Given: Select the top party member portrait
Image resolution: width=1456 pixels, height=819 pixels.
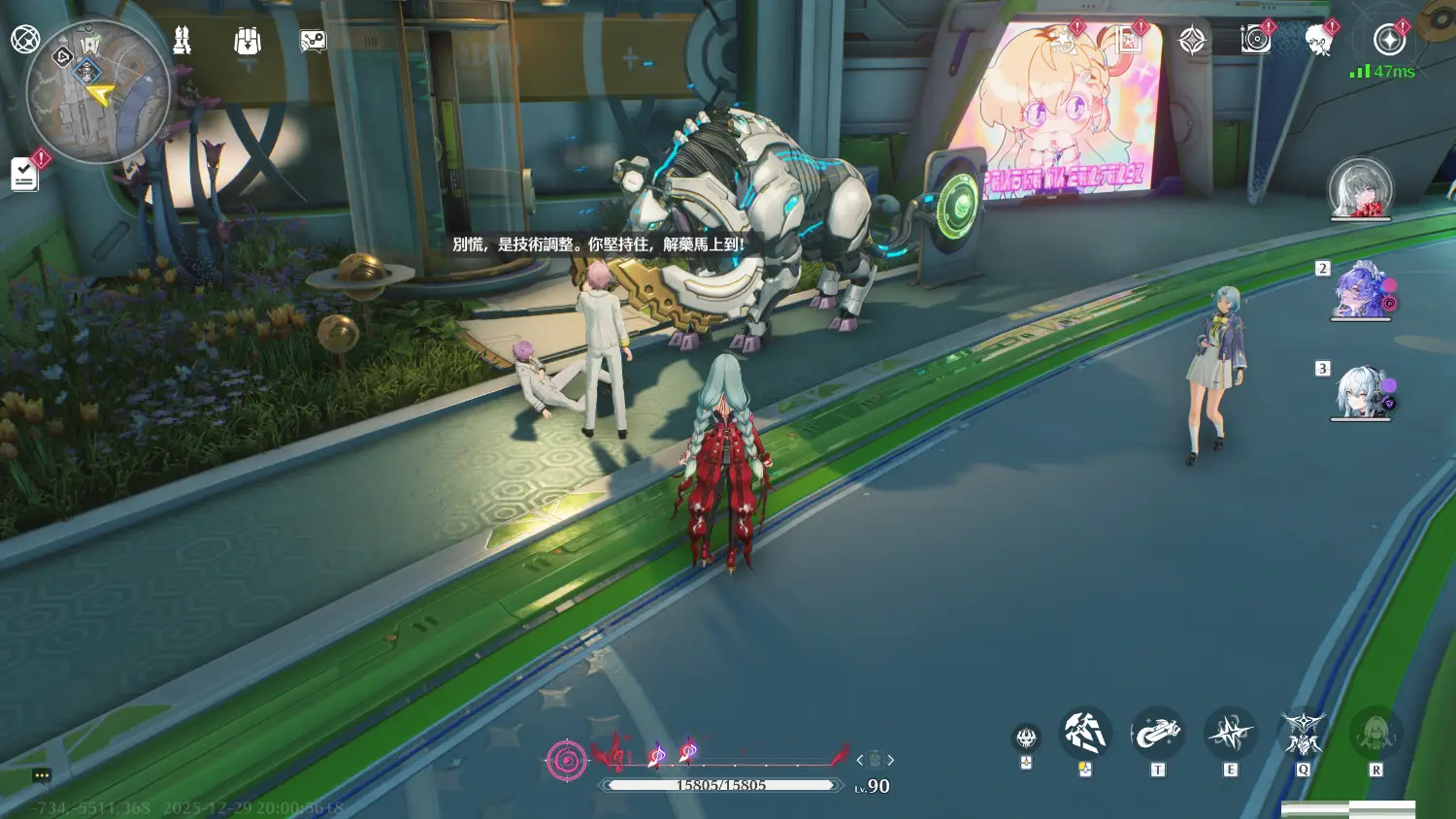Looking at the screenshot, I should coord(1360,188).
